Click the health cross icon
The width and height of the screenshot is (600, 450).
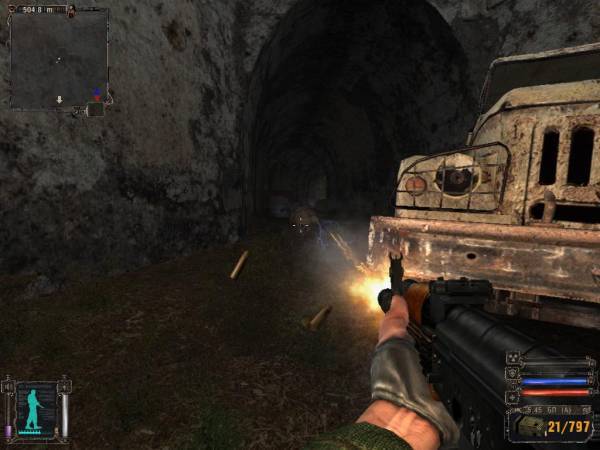click(513, 395)
